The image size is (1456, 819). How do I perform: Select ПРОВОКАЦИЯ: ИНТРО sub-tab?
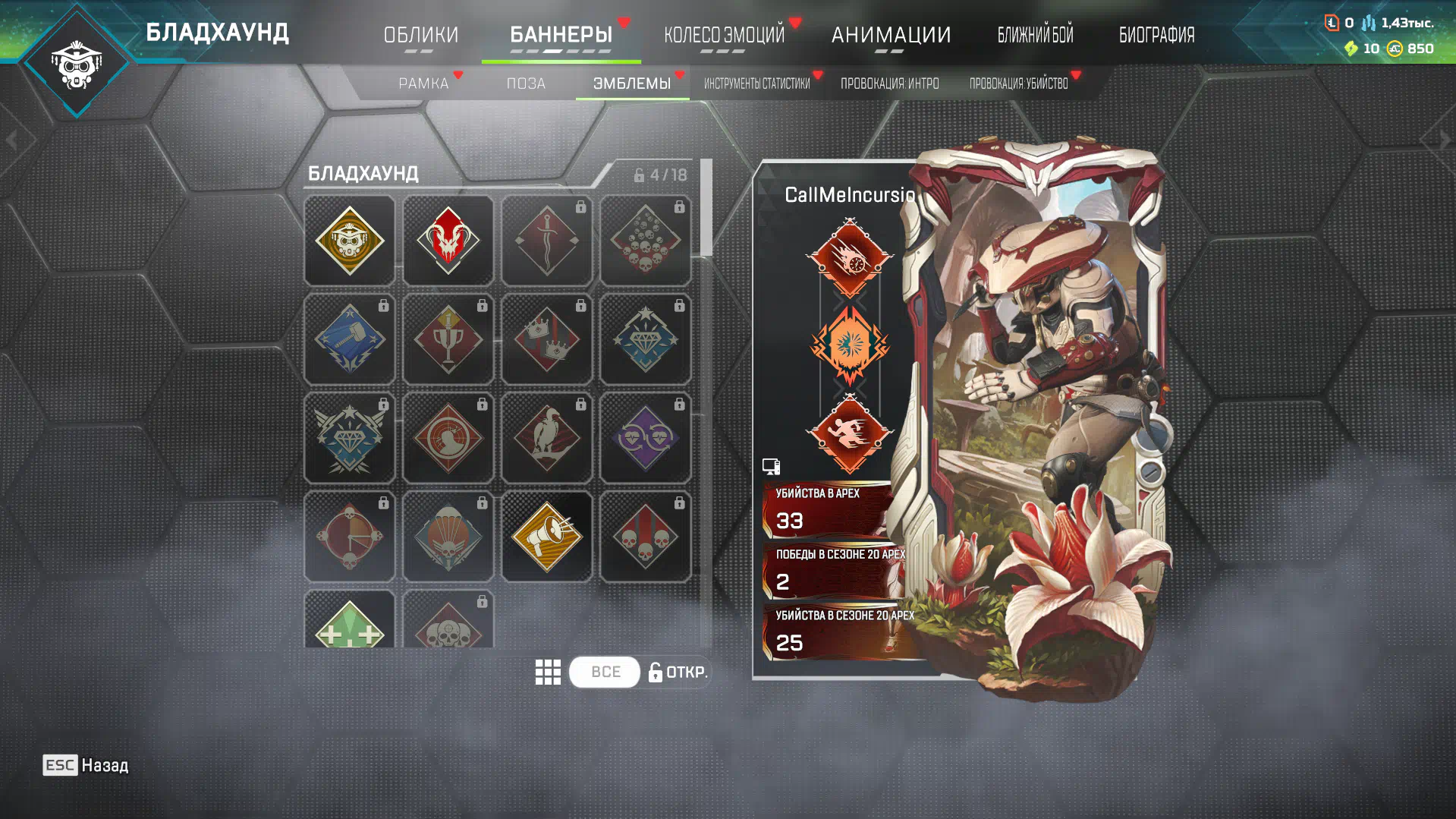pos(889,83)
